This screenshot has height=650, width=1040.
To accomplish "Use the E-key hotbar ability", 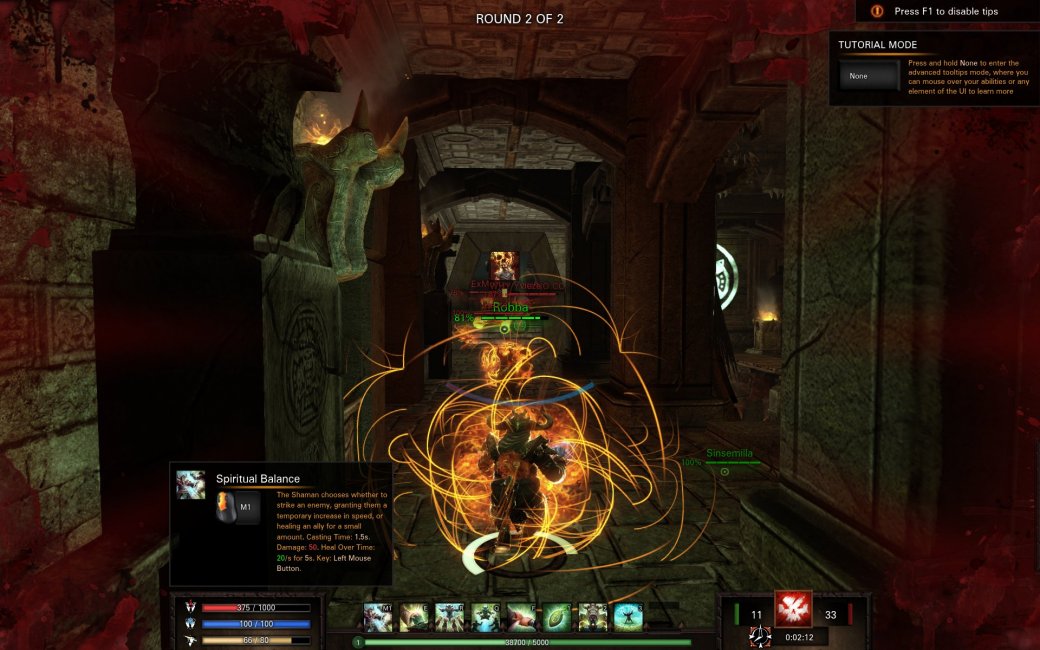I will [x=414, y=617].
